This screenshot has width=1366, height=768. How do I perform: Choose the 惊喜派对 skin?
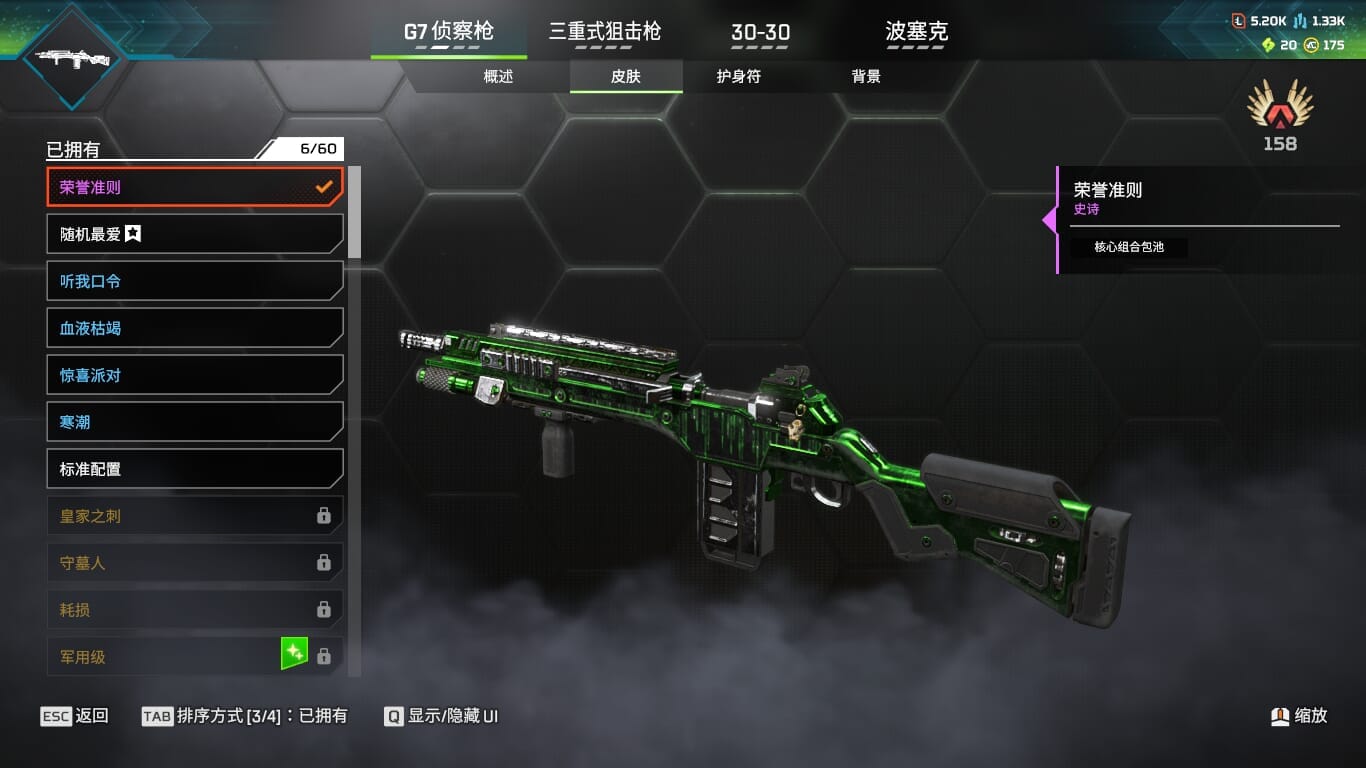point(195,375)
